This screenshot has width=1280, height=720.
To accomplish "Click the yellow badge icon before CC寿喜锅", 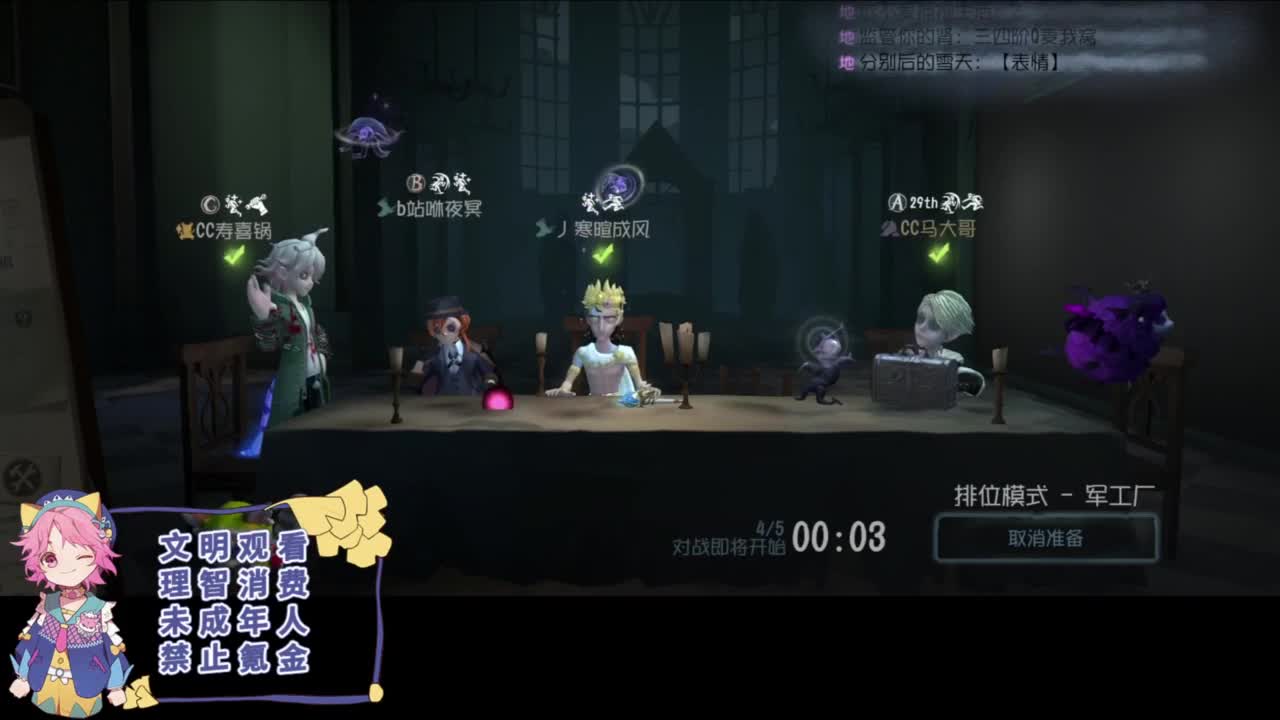I will coord(186,229).
